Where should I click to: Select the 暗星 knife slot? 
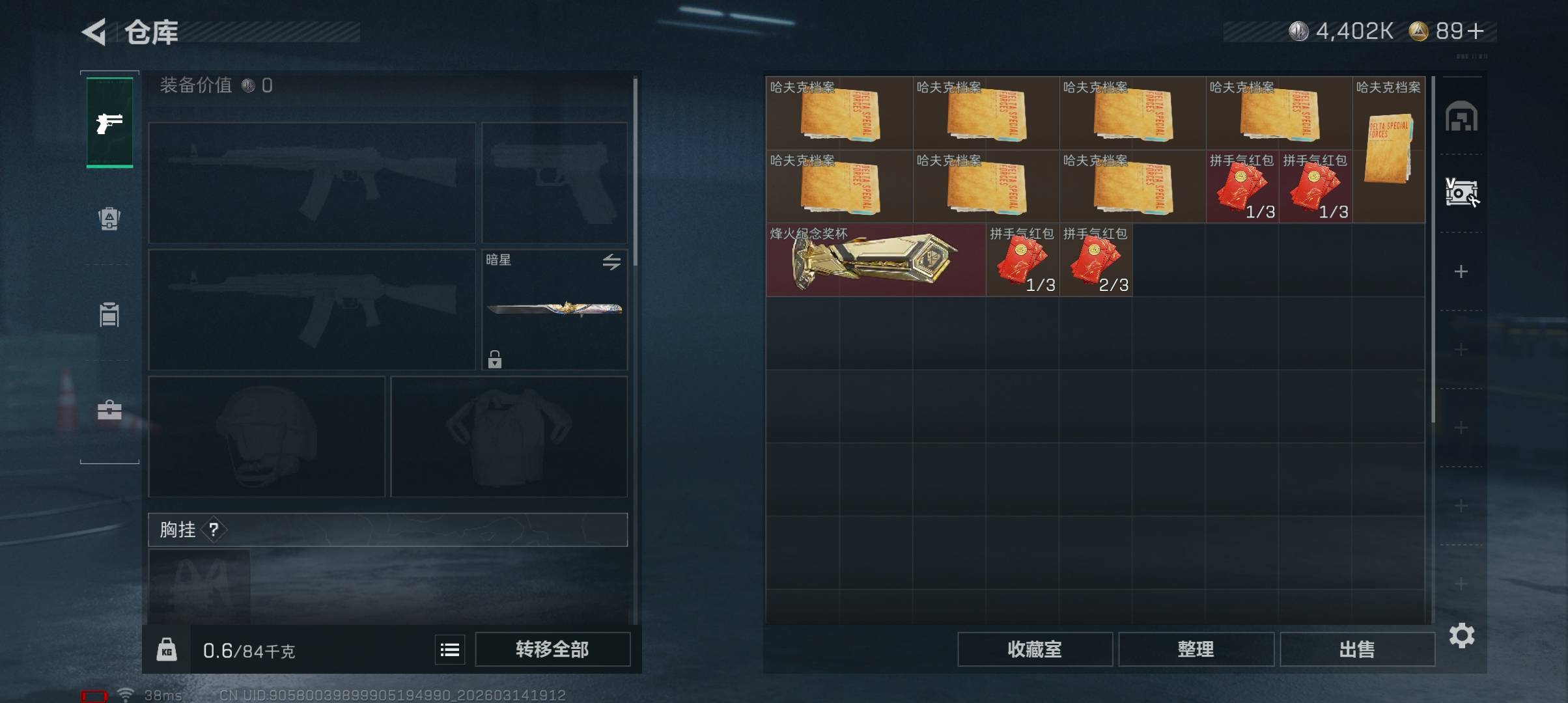pyautogui.click(x=553, y=310)
